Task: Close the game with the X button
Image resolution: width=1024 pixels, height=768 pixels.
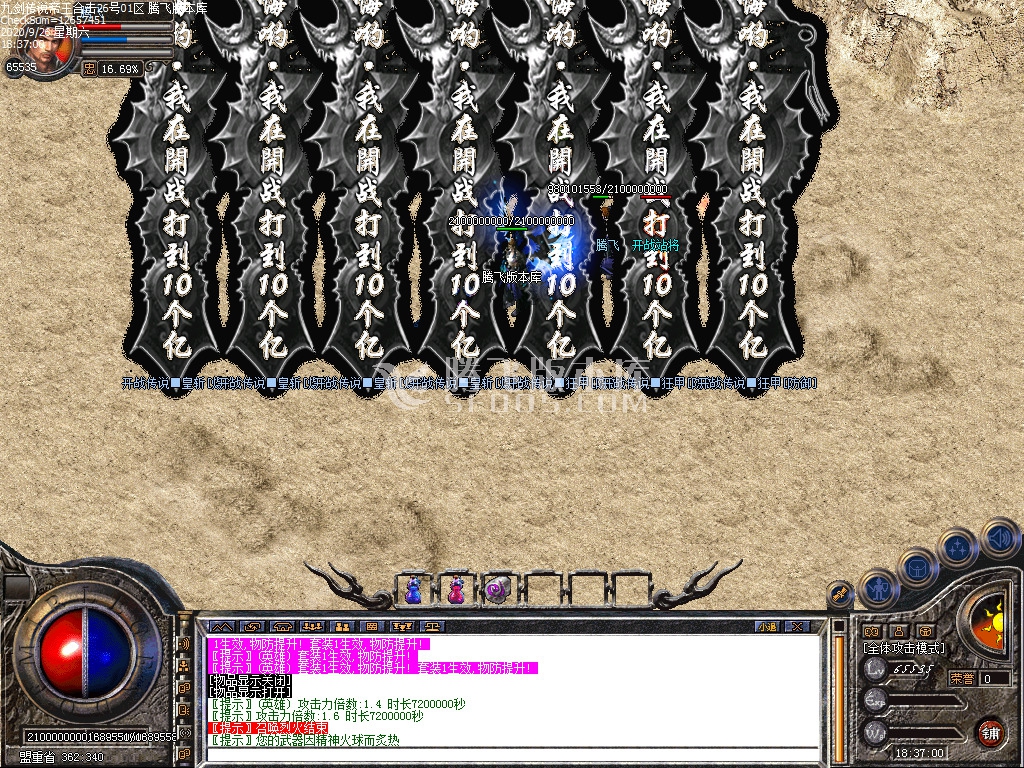Action: click(796, 627)
